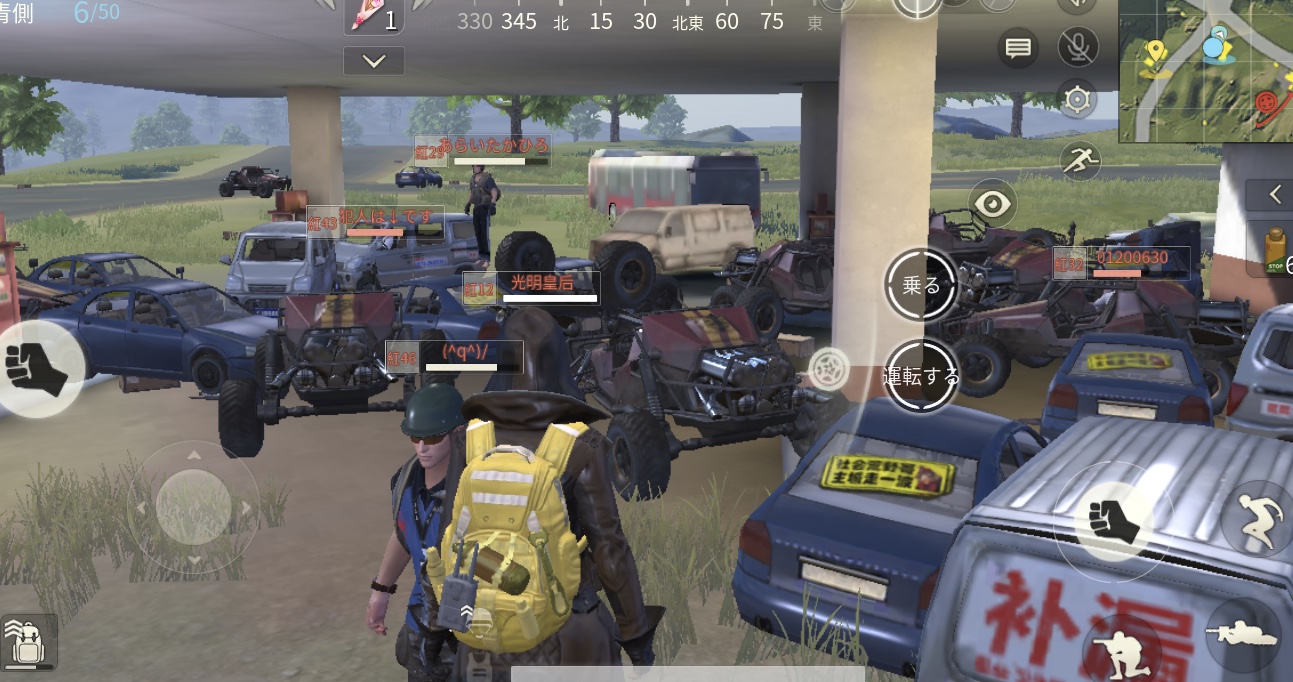This screenshot has width=1293, height=682.
Task: Open the chat message bubble
Action: tap(1018, 48)
